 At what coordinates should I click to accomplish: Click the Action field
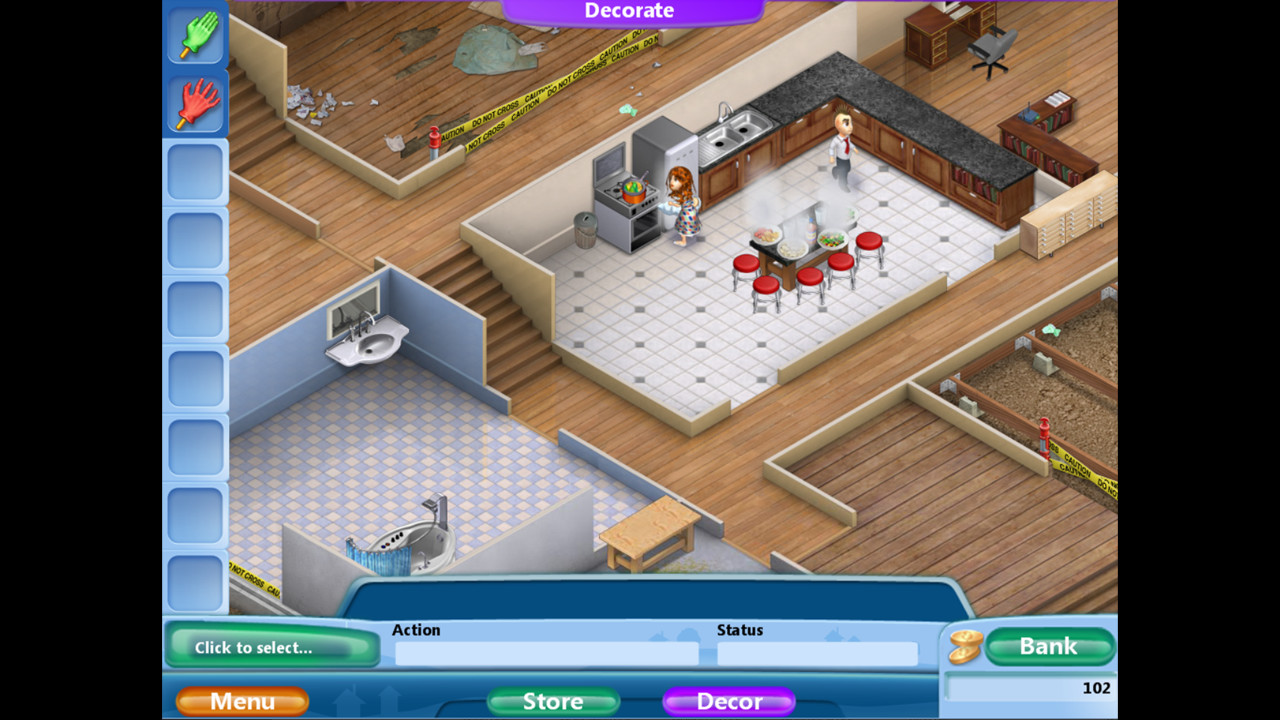(548, 653)
